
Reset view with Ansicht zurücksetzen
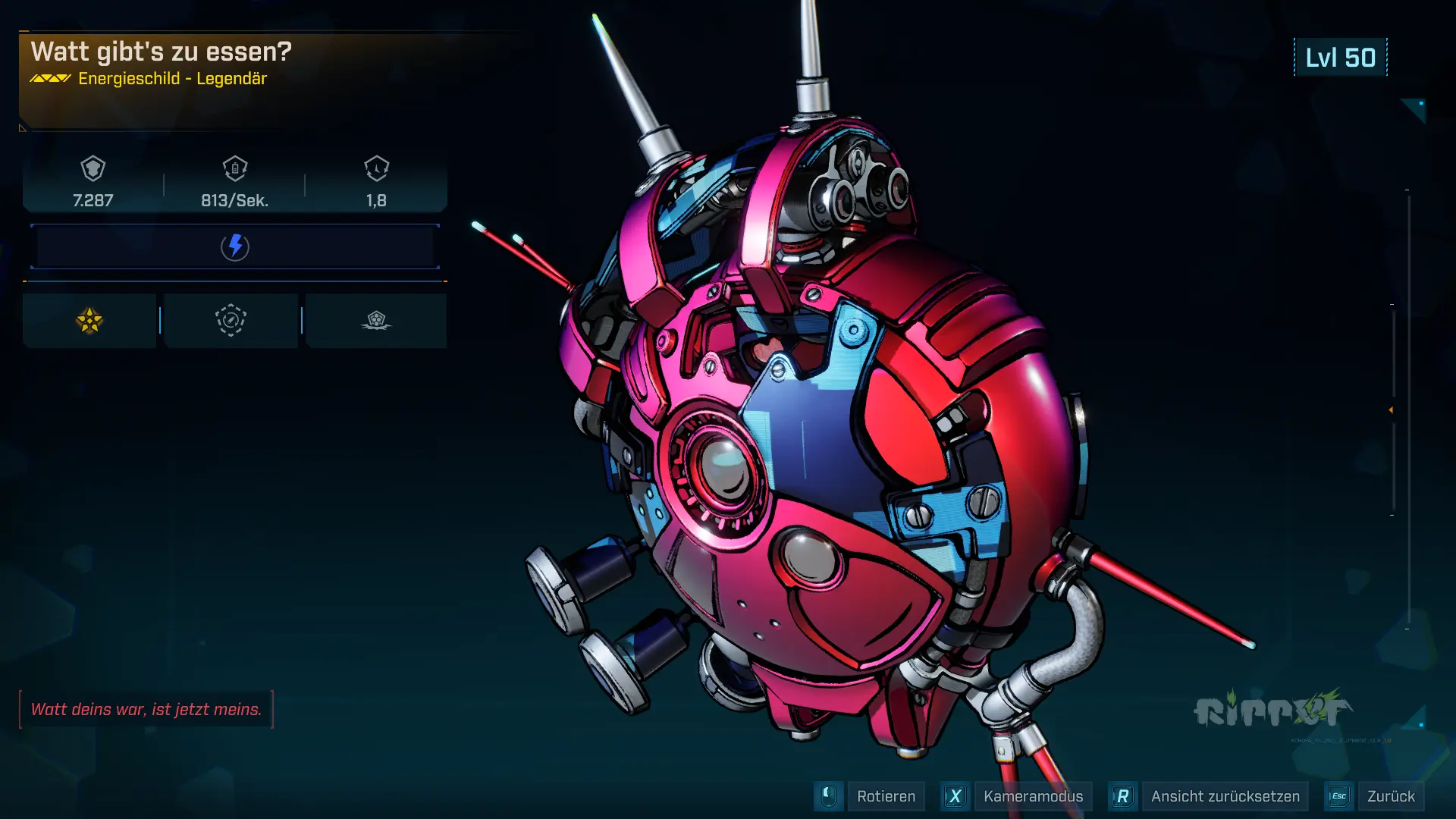(1224, 796)
